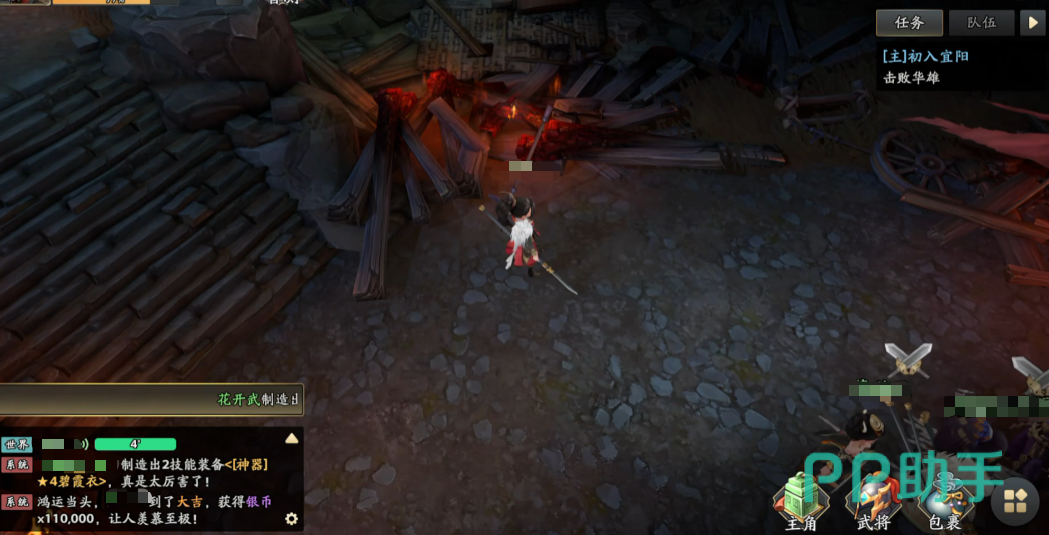Select the 初入宜阳 main quest entry
This screenshot has width=1049, height=535.
pos(925,57)
